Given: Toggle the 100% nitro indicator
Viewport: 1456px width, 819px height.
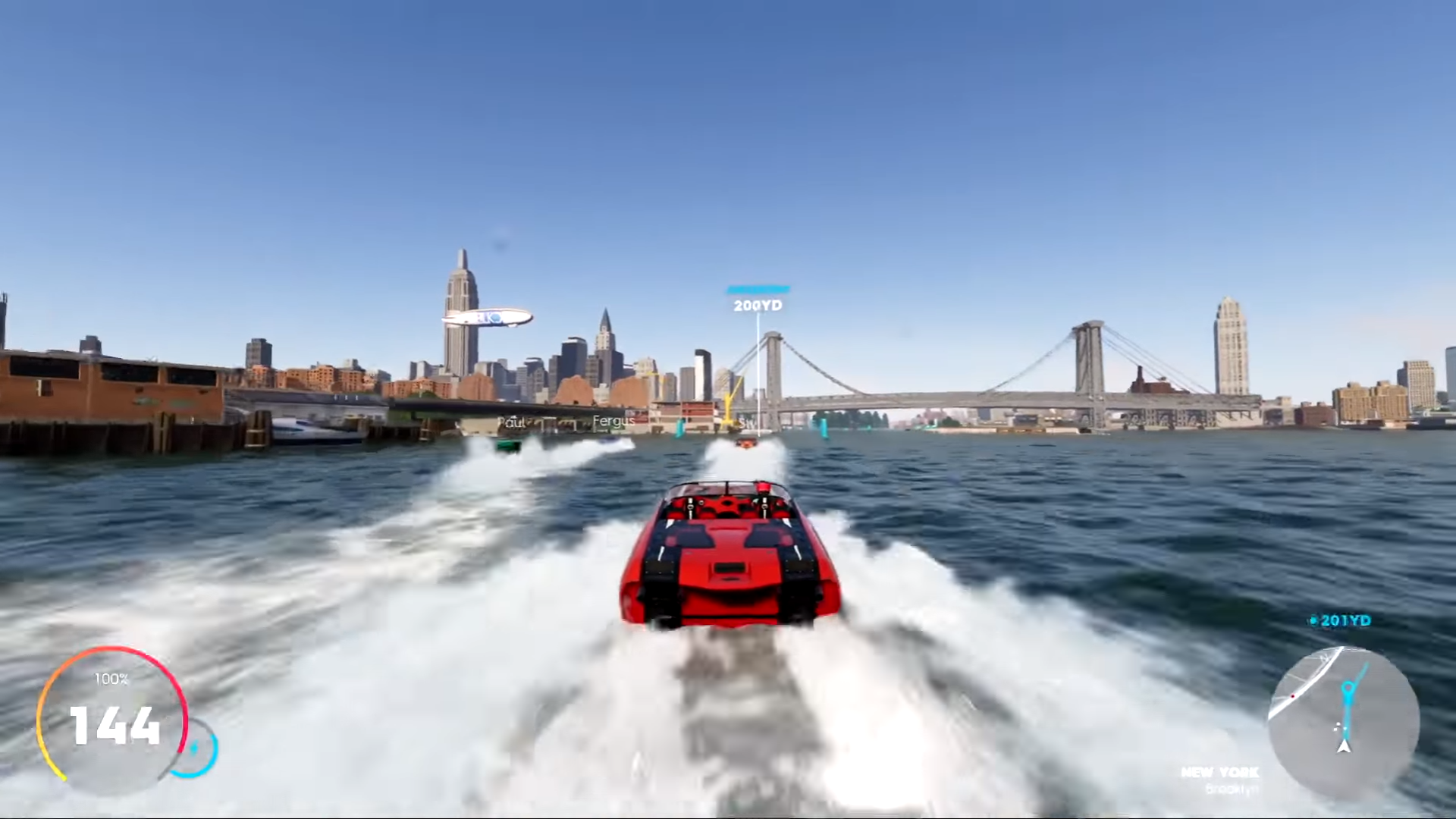Looking at the screenshot, I should (111, 680).
